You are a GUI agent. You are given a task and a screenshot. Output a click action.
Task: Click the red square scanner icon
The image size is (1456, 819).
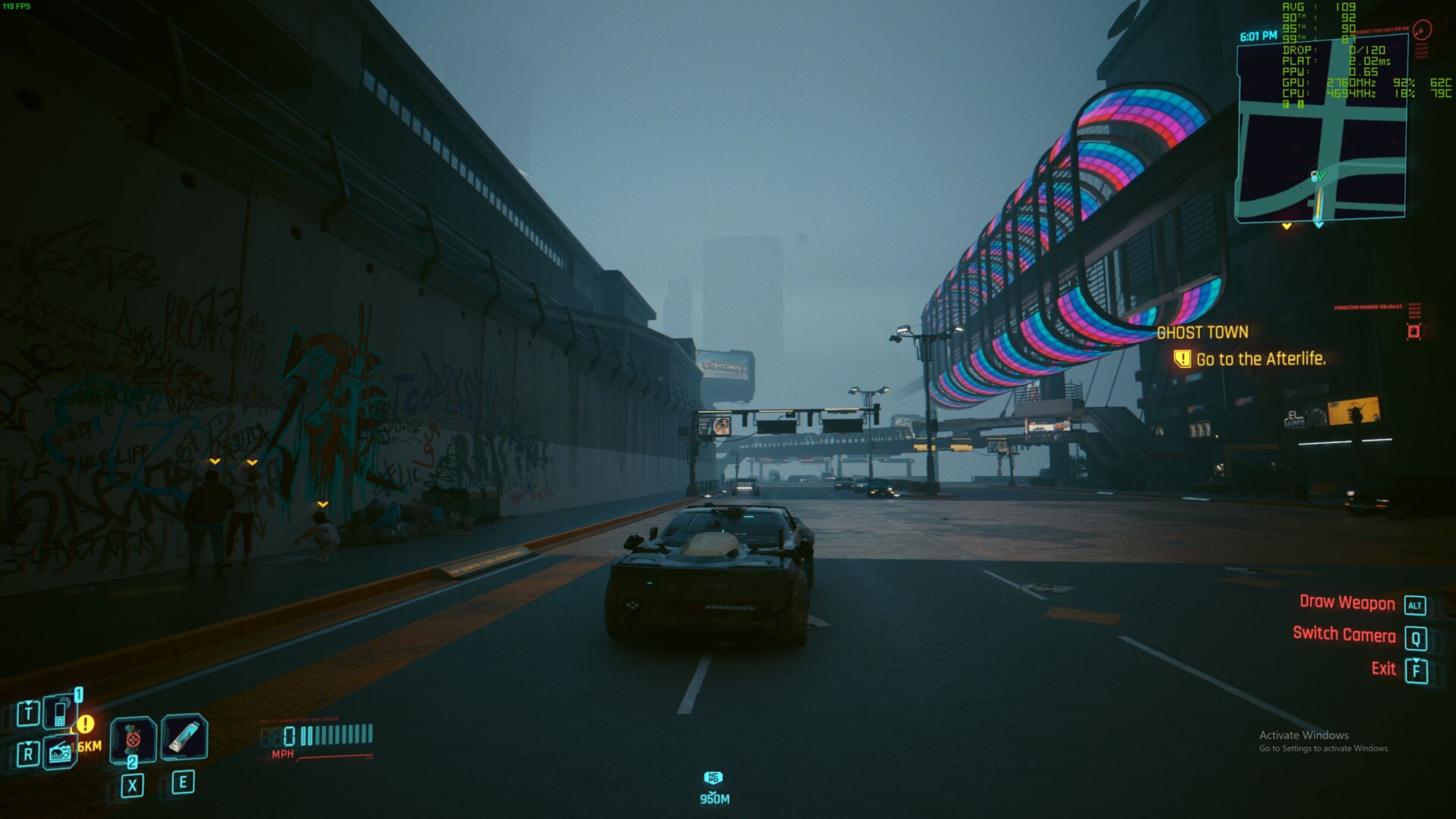click(x=1414, y=331)
